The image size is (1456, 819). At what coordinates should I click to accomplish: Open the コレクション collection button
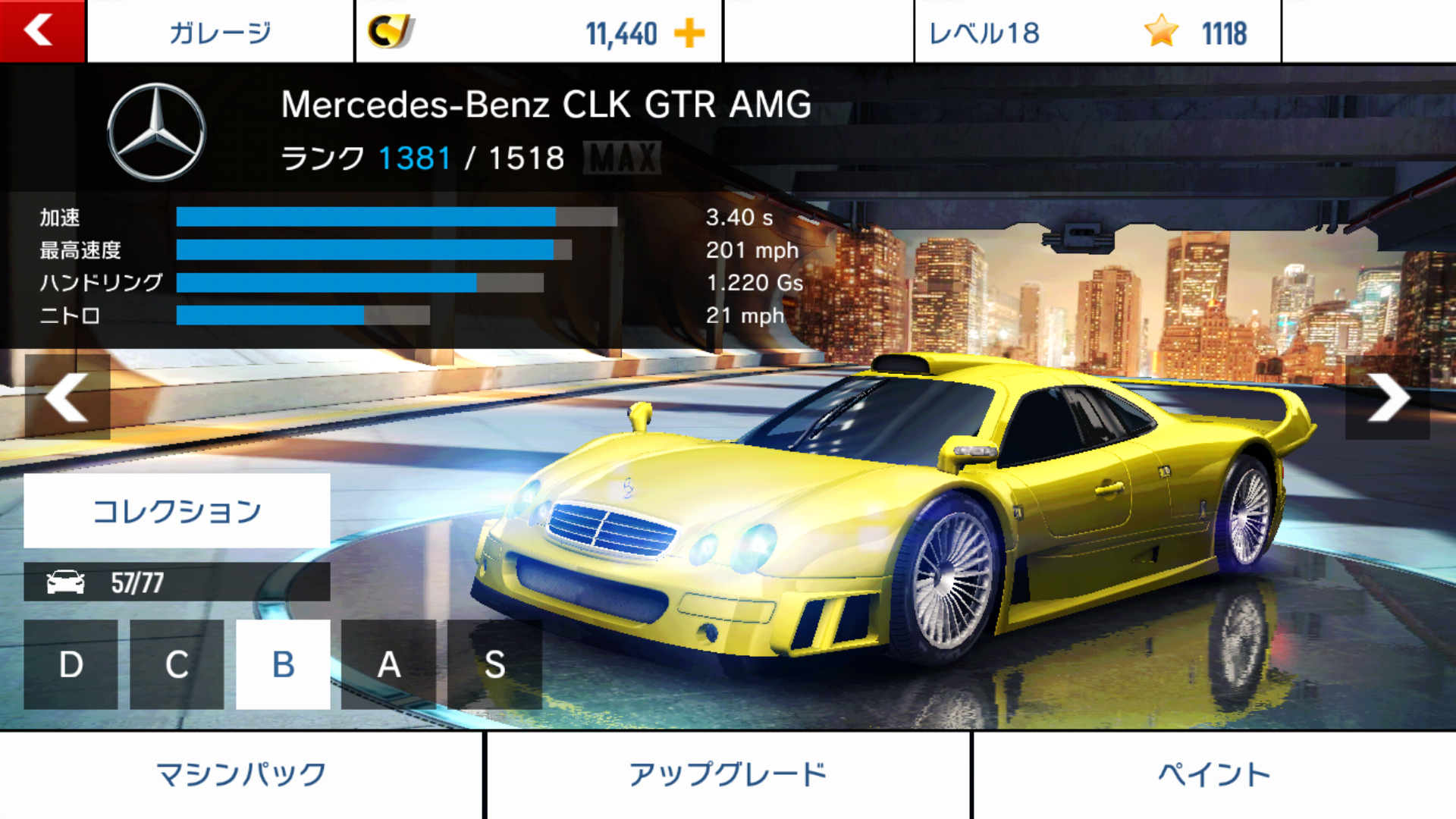click(177, 510)
